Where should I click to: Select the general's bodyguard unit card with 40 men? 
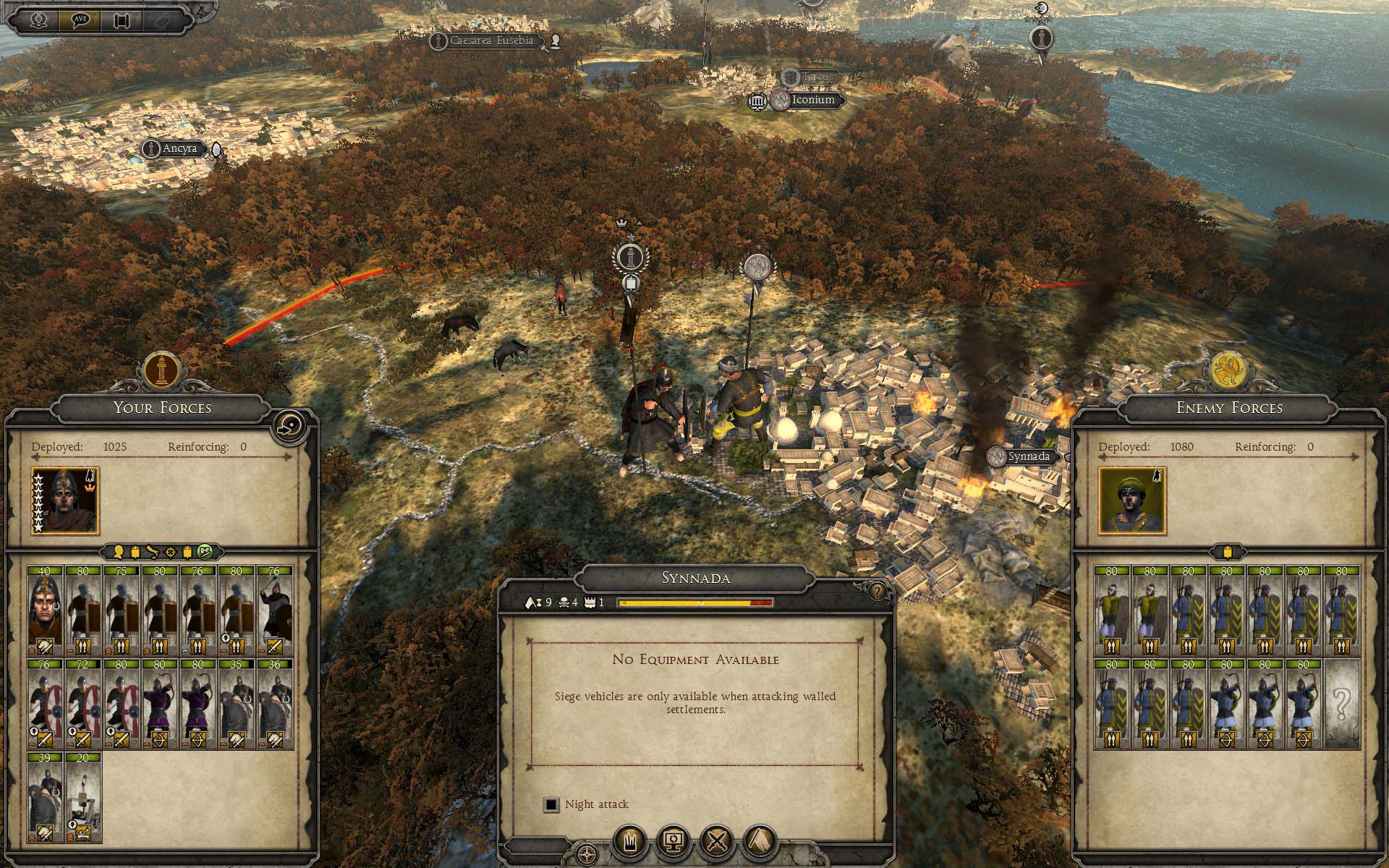(x=45, y=611)
